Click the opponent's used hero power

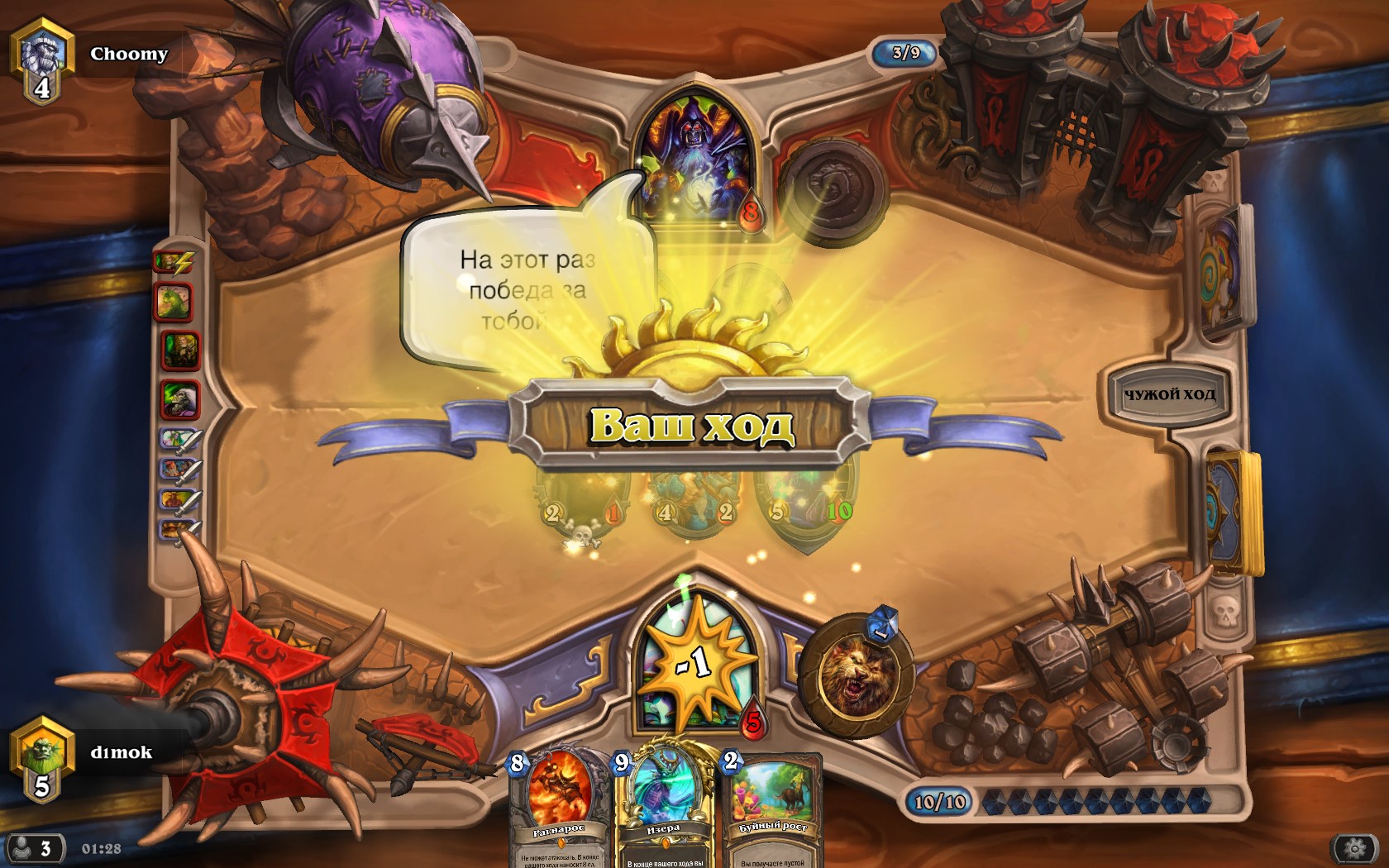pos(831,192)
